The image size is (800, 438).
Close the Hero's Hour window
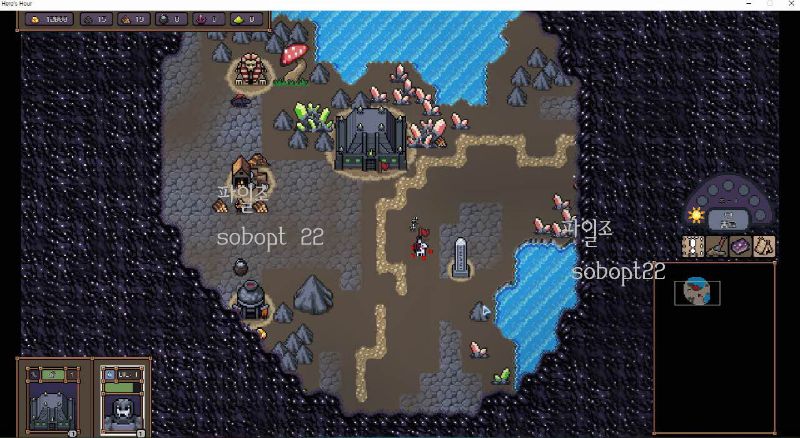pos(790,5)
